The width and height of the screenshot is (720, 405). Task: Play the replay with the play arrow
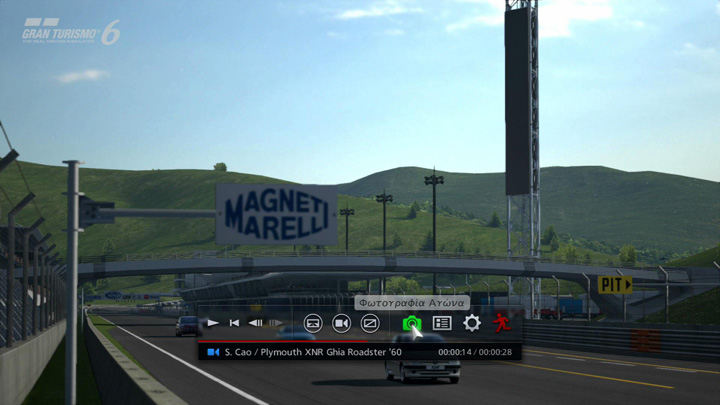[x=212, y=323]
